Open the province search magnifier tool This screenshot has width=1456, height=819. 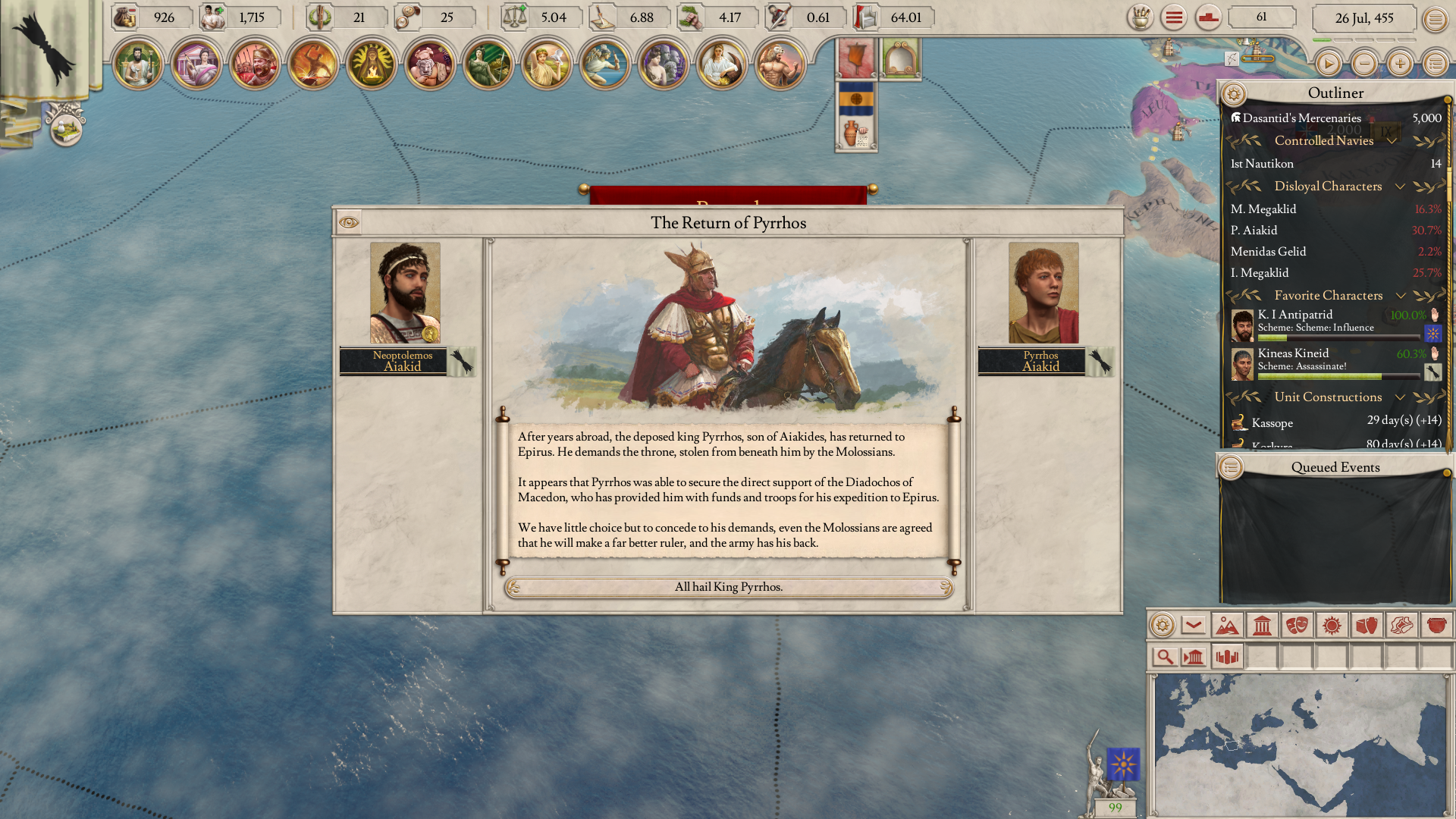(1166, 657)
